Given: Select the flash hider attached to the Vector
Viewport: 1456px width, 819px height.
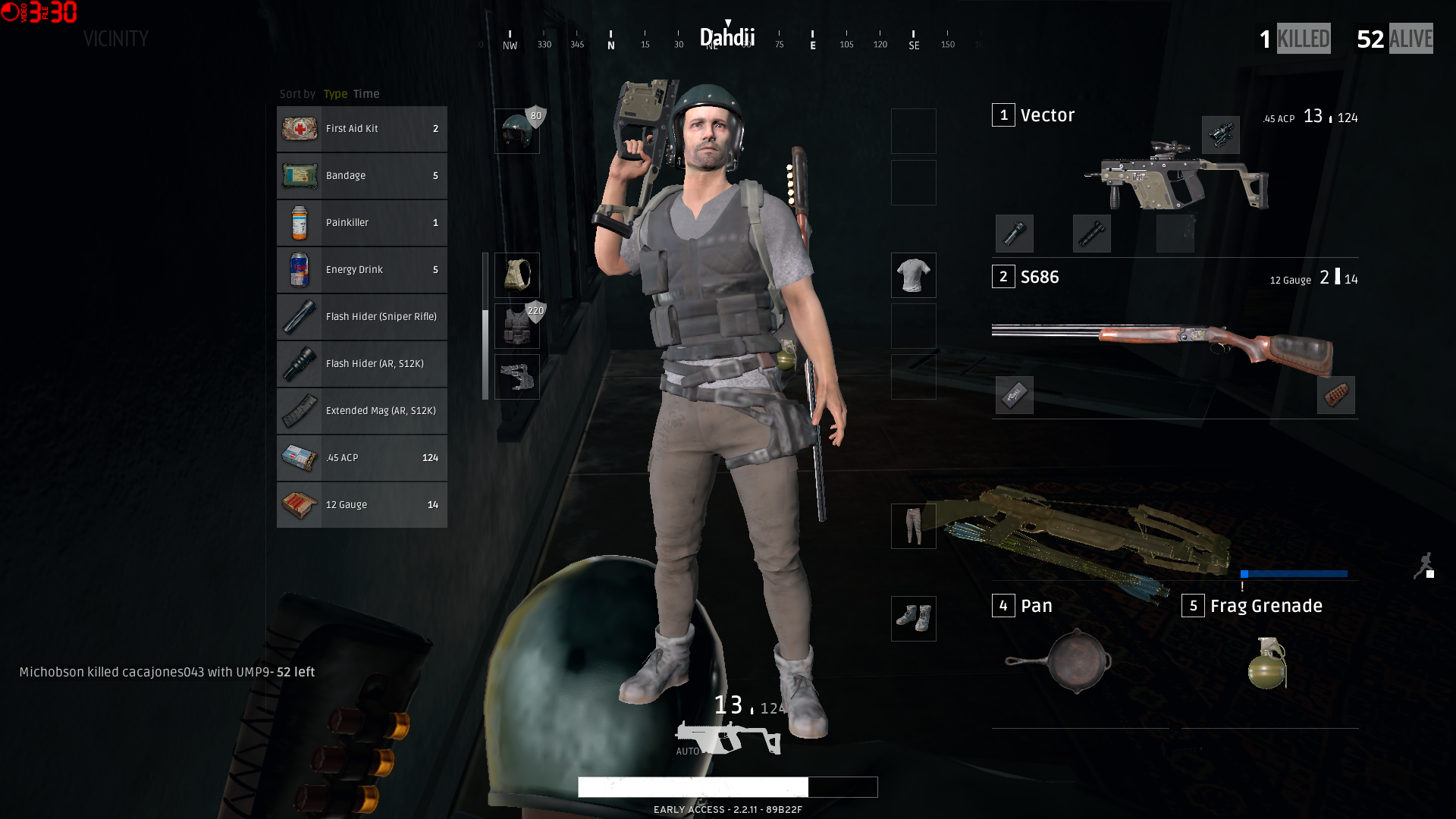Looking at the screenshot, I should [1015, 234].
